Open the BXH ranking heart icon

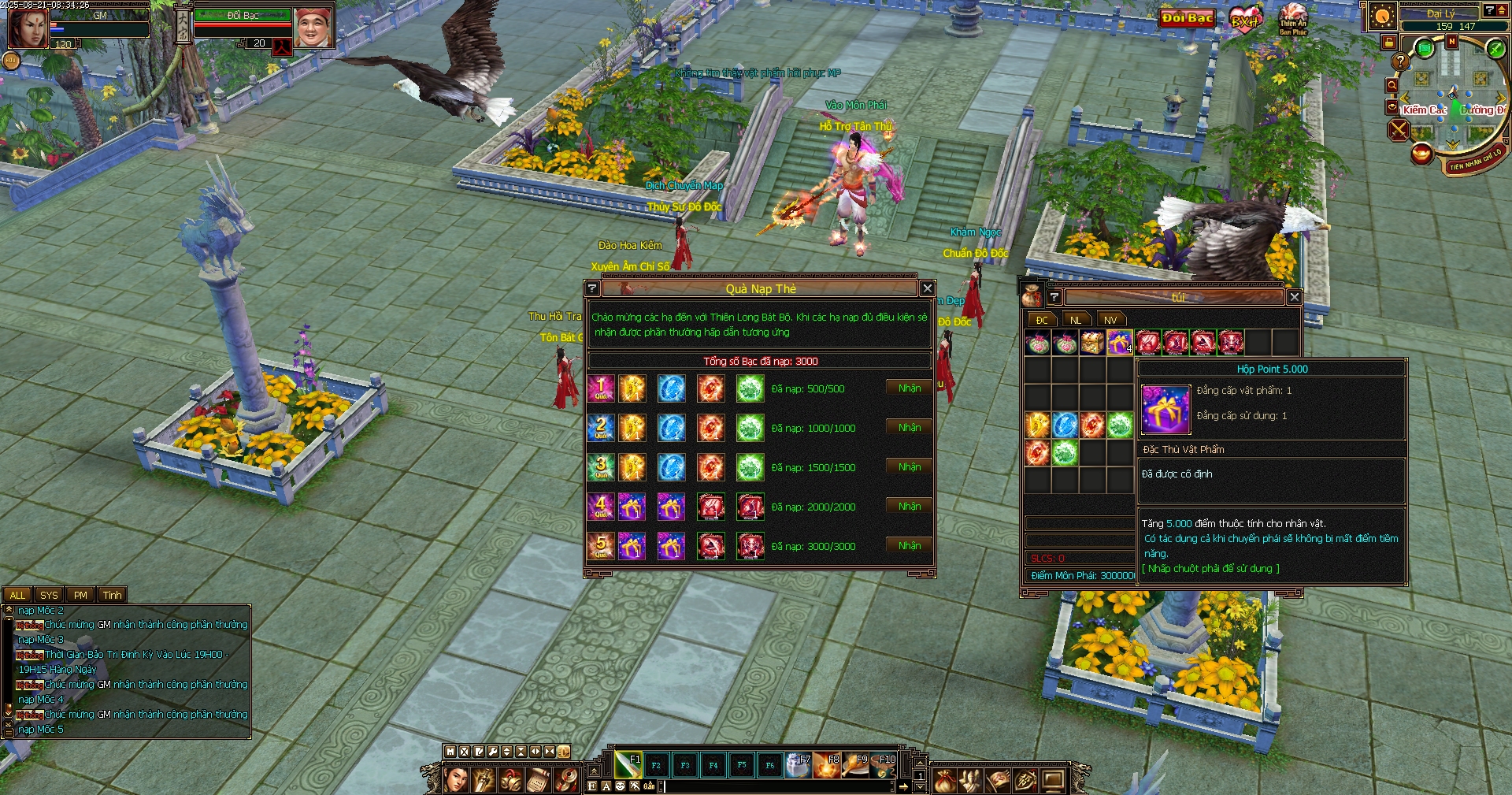[1244, 20]
